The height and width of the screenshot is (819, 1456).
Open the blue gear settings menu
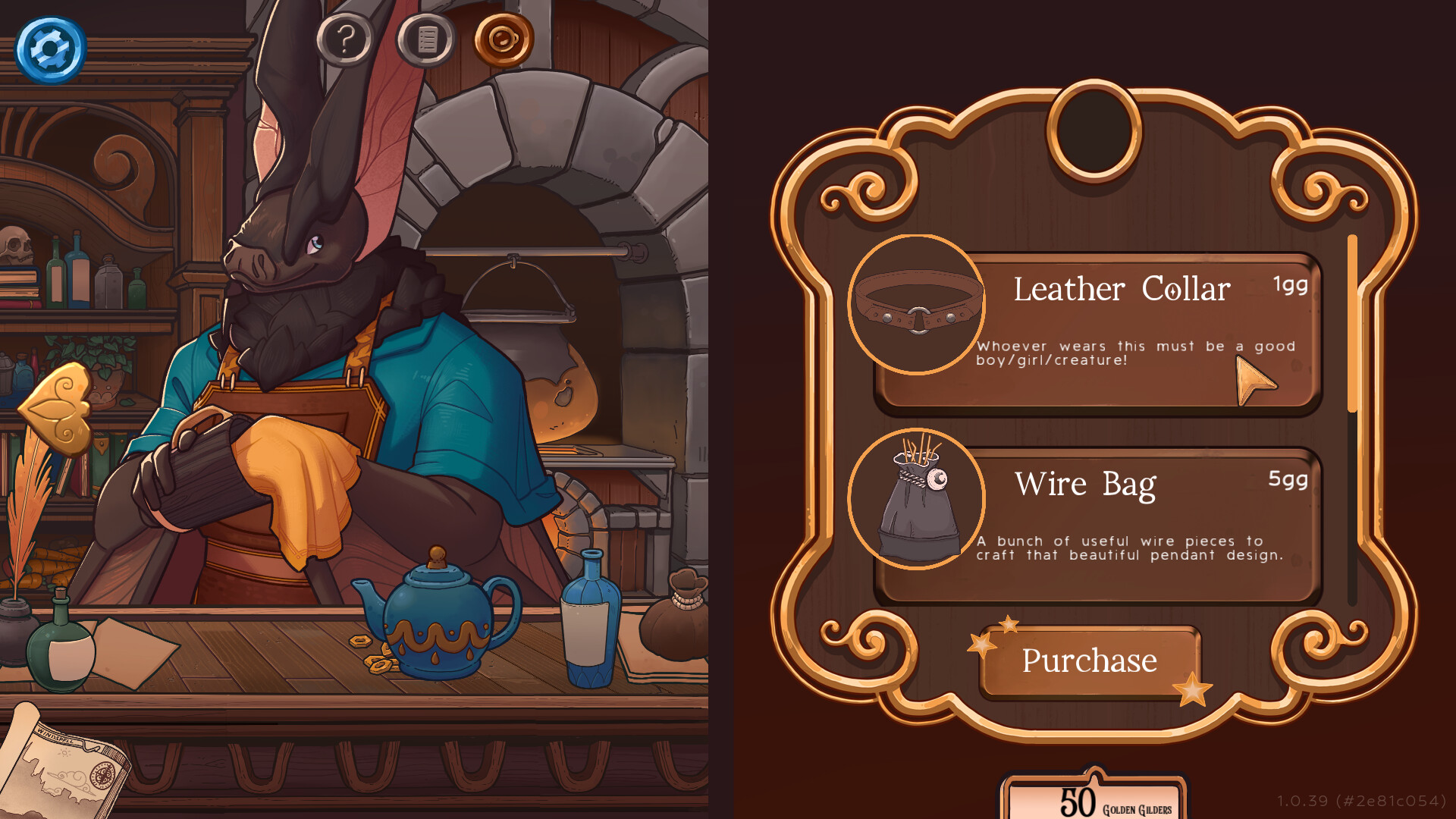50,50
